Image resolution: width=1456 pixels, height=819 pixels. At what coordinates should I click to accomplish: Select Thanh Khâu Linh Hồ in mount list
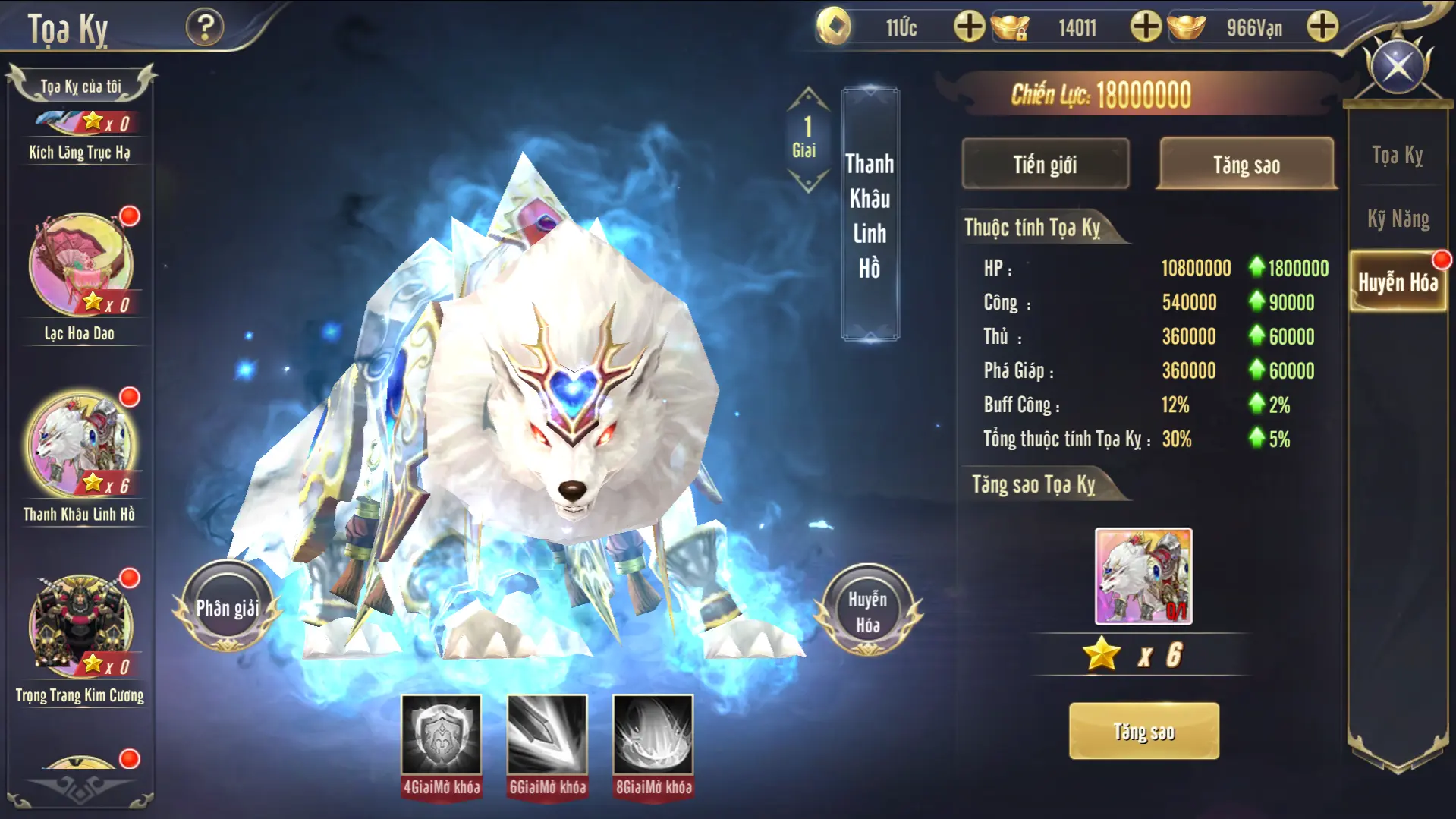(x=80, y=446)
